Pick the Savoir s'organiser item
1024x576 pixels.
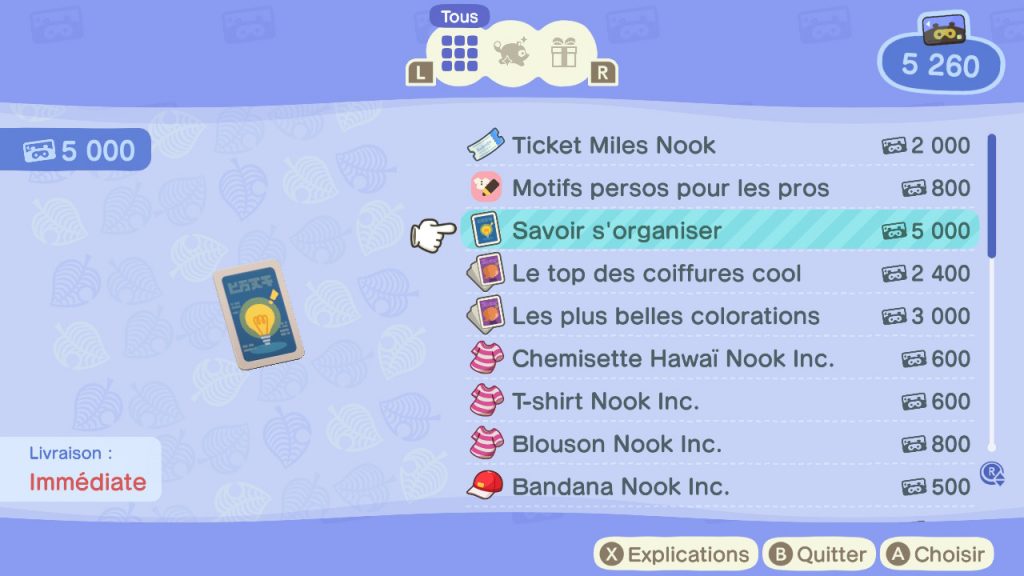720,231
